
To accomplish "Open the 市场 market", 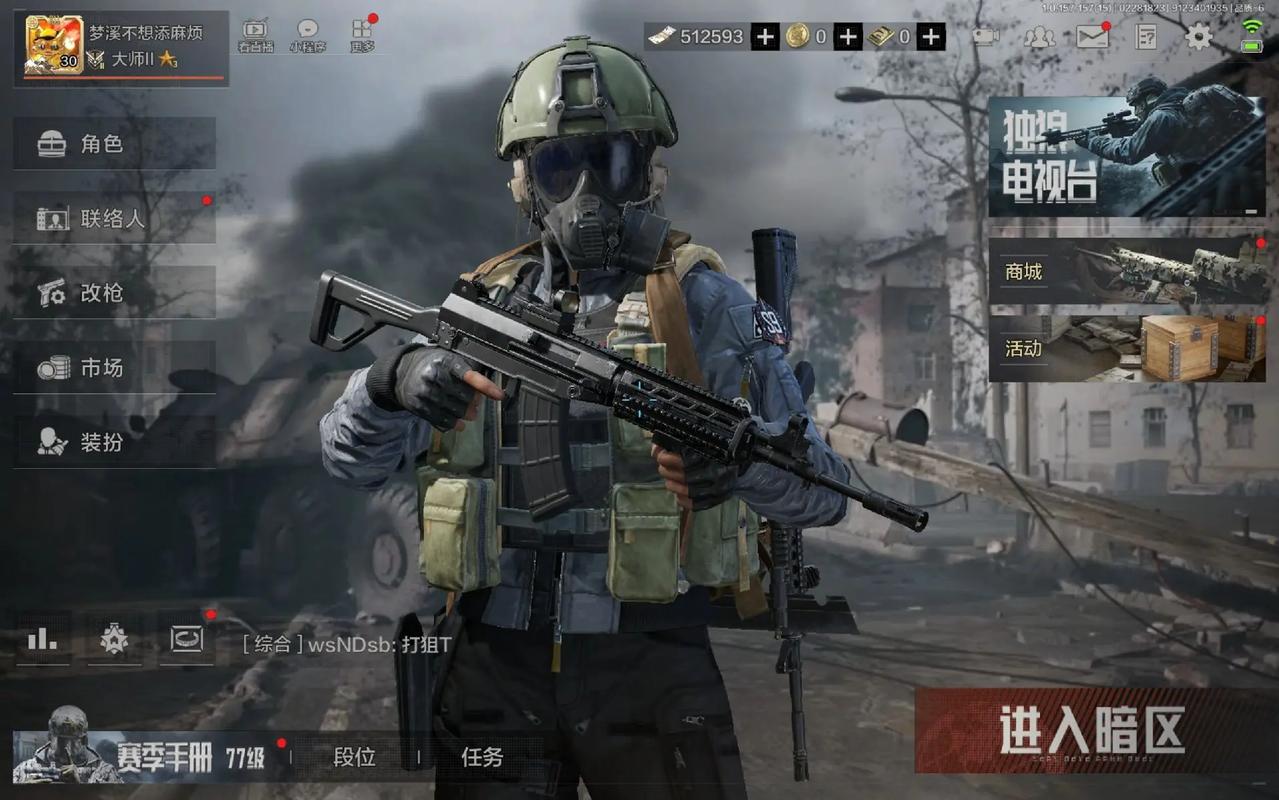I will pyautogui.click(x=114, y=368).
